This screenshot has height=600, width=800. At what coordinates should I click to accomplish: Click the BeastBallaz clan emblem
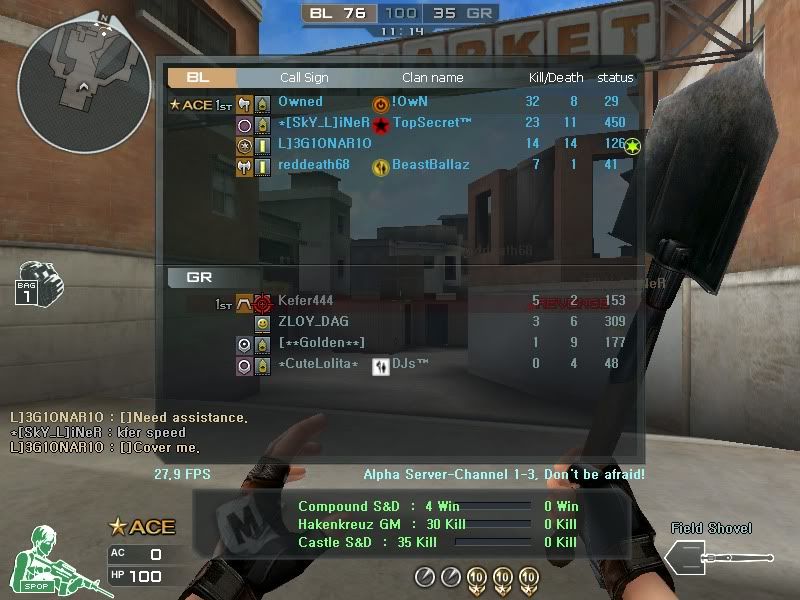tap(381, 166)
